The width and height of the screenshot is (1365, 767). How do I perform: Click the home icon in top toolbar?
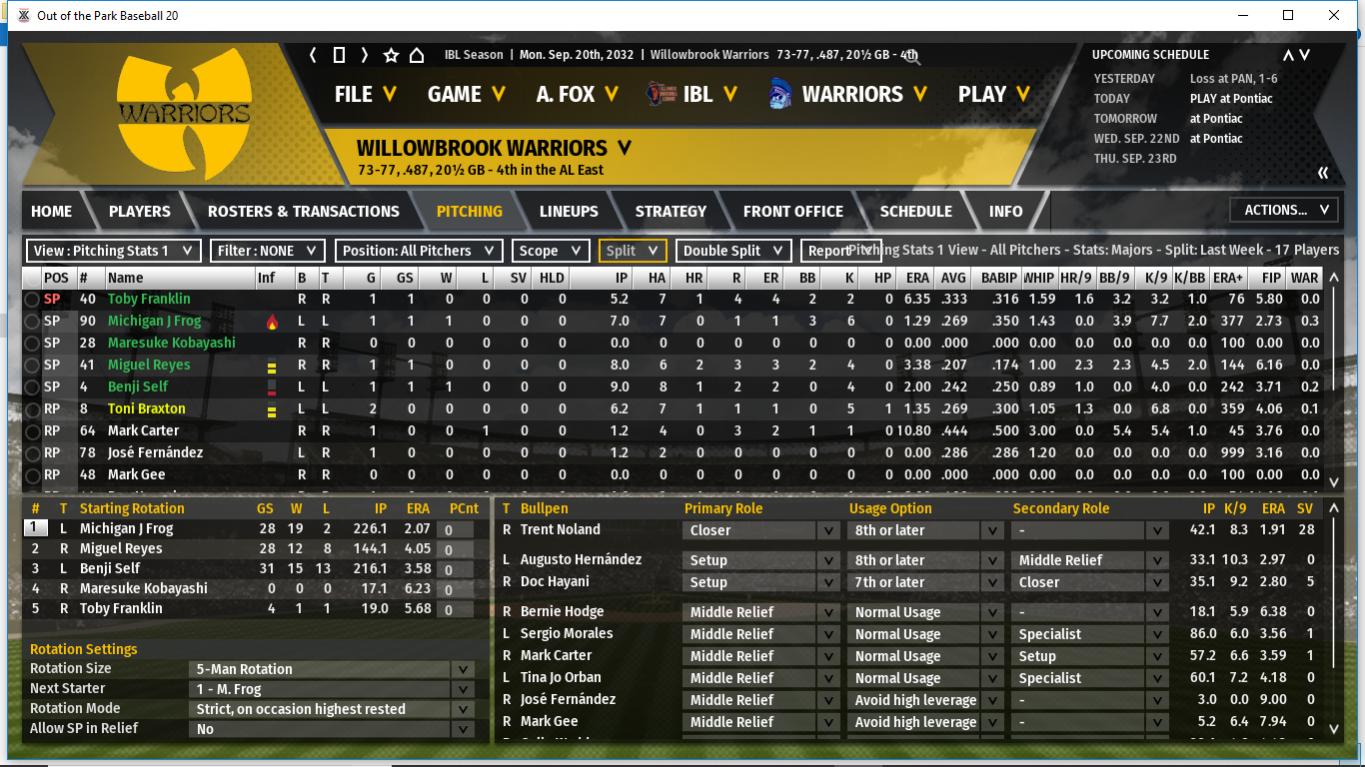tap(417, 55)
